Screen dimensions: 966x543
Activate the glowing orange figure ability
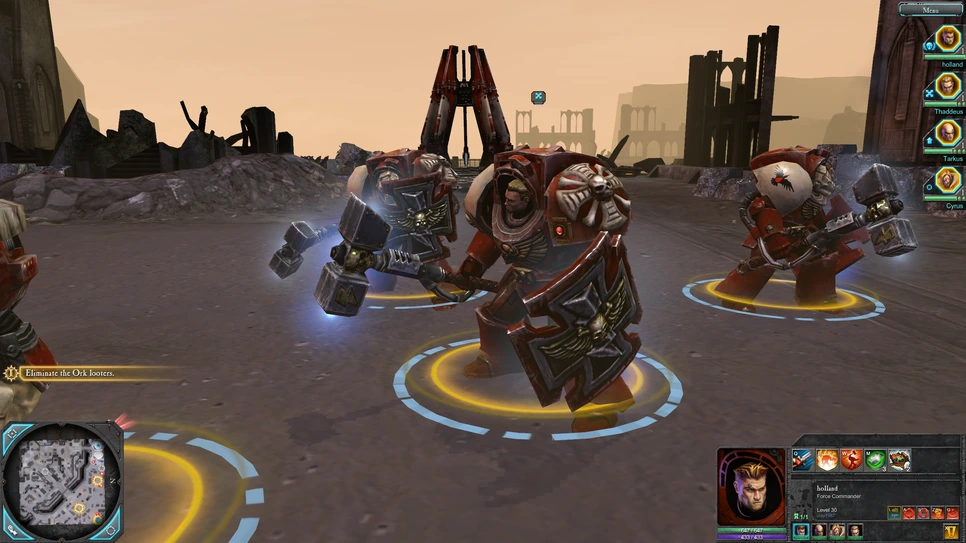tap(827, 460)
